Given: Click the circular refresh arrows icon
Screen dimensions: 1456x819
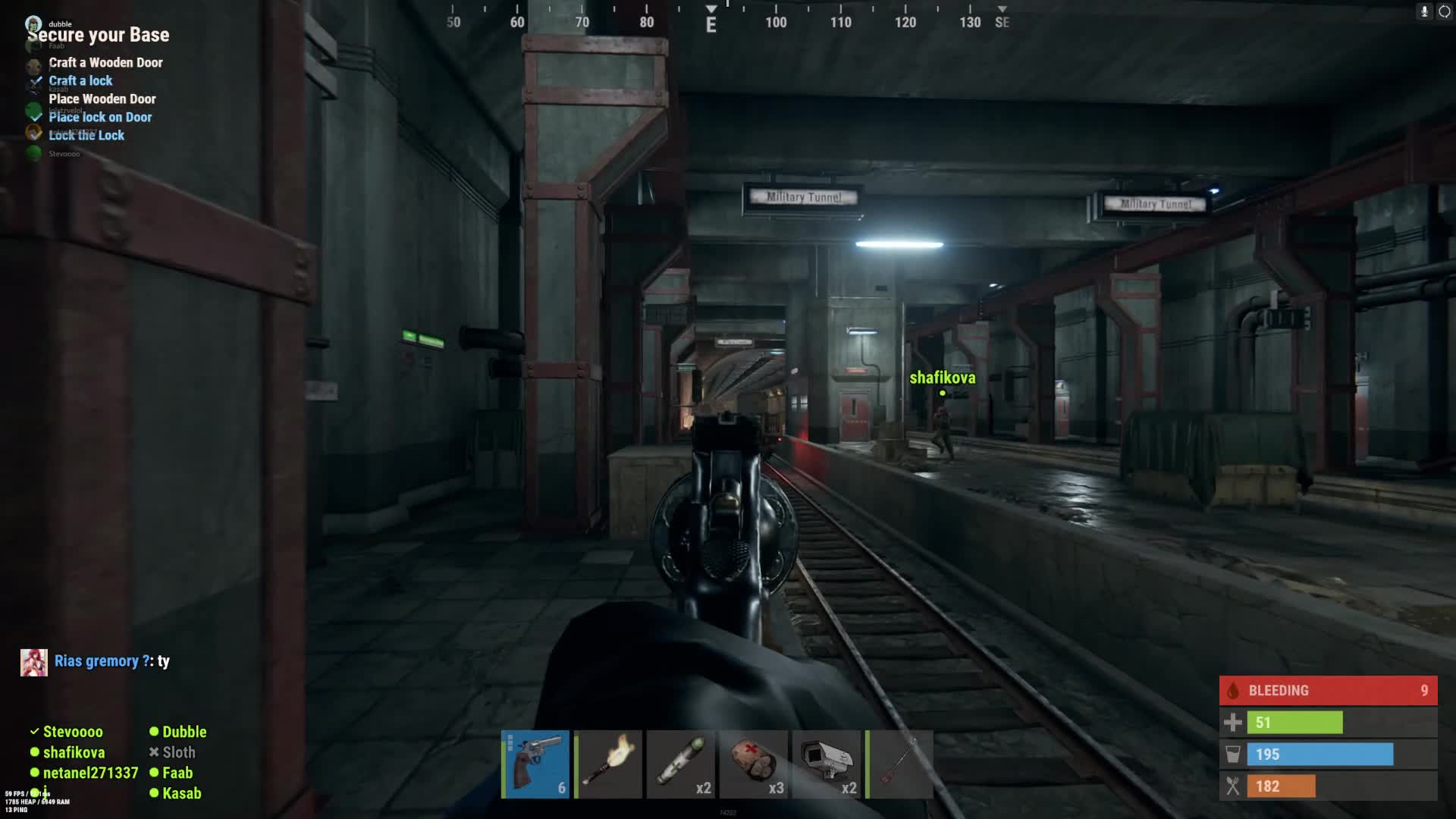Looking at the screenshot, I should click(1444, 11).
